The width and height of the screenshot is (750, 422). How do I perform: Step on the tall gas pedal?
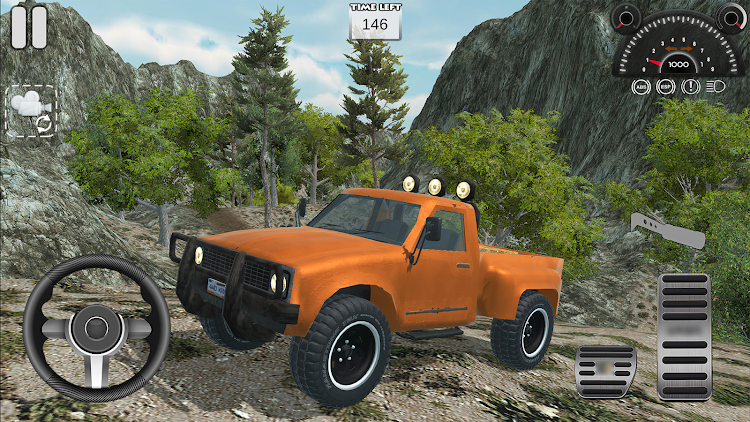pos(684,337)
